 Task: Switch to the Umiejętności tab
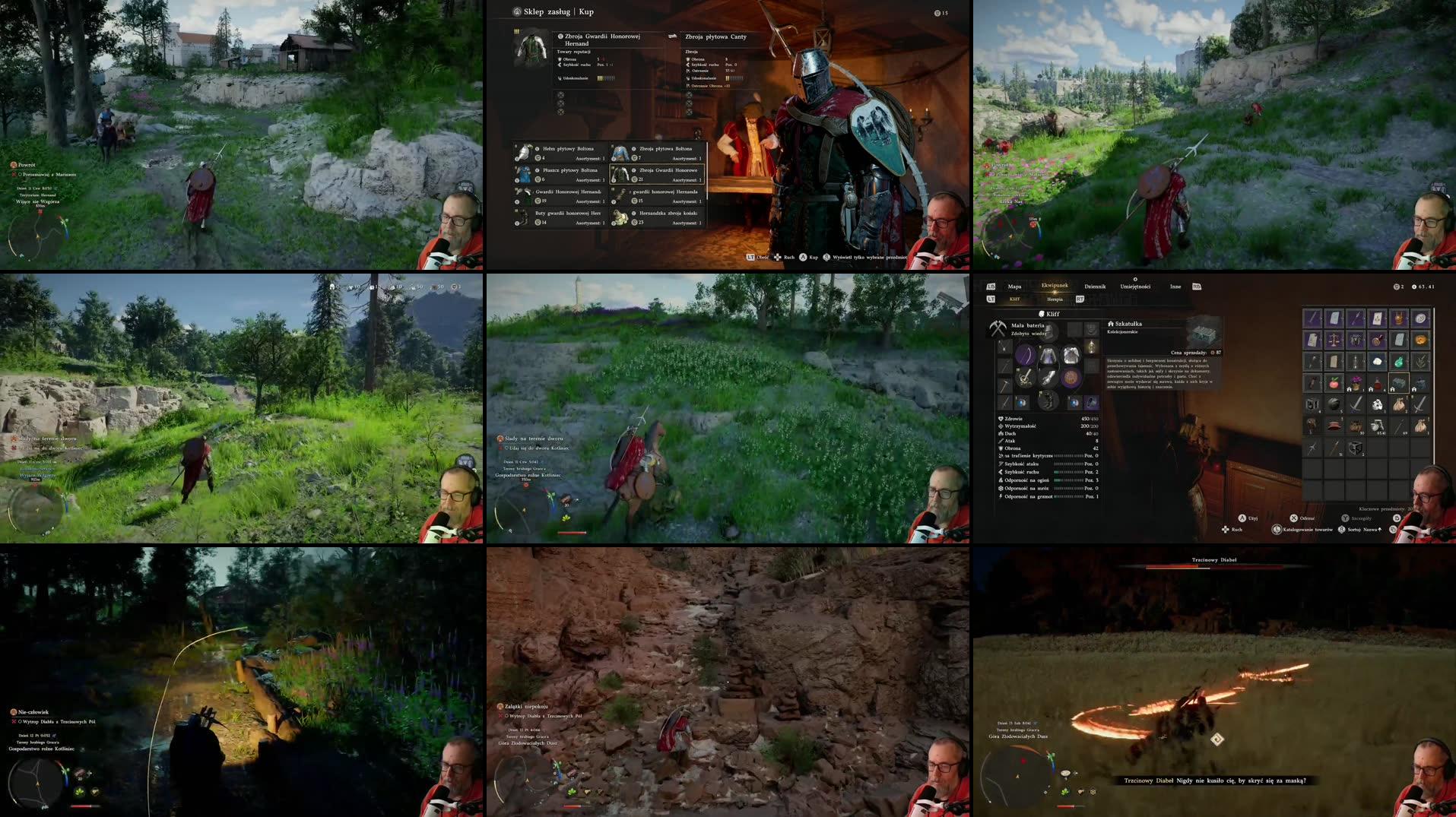pyautogui.click(x=1136, y=287)
